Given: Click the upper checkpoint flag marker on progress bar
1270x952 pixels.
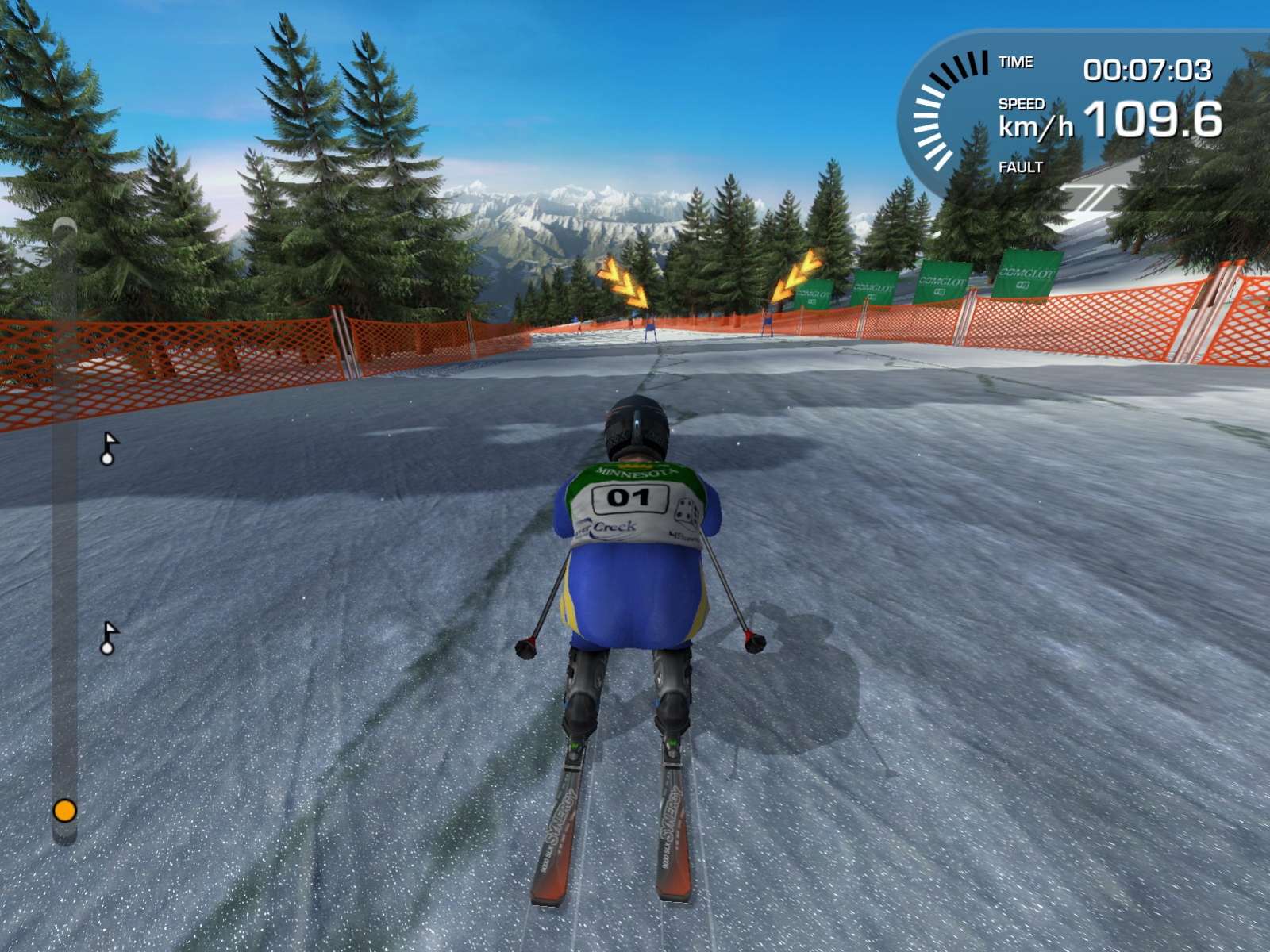Looking at the screenshot, I should click(109, 450).
